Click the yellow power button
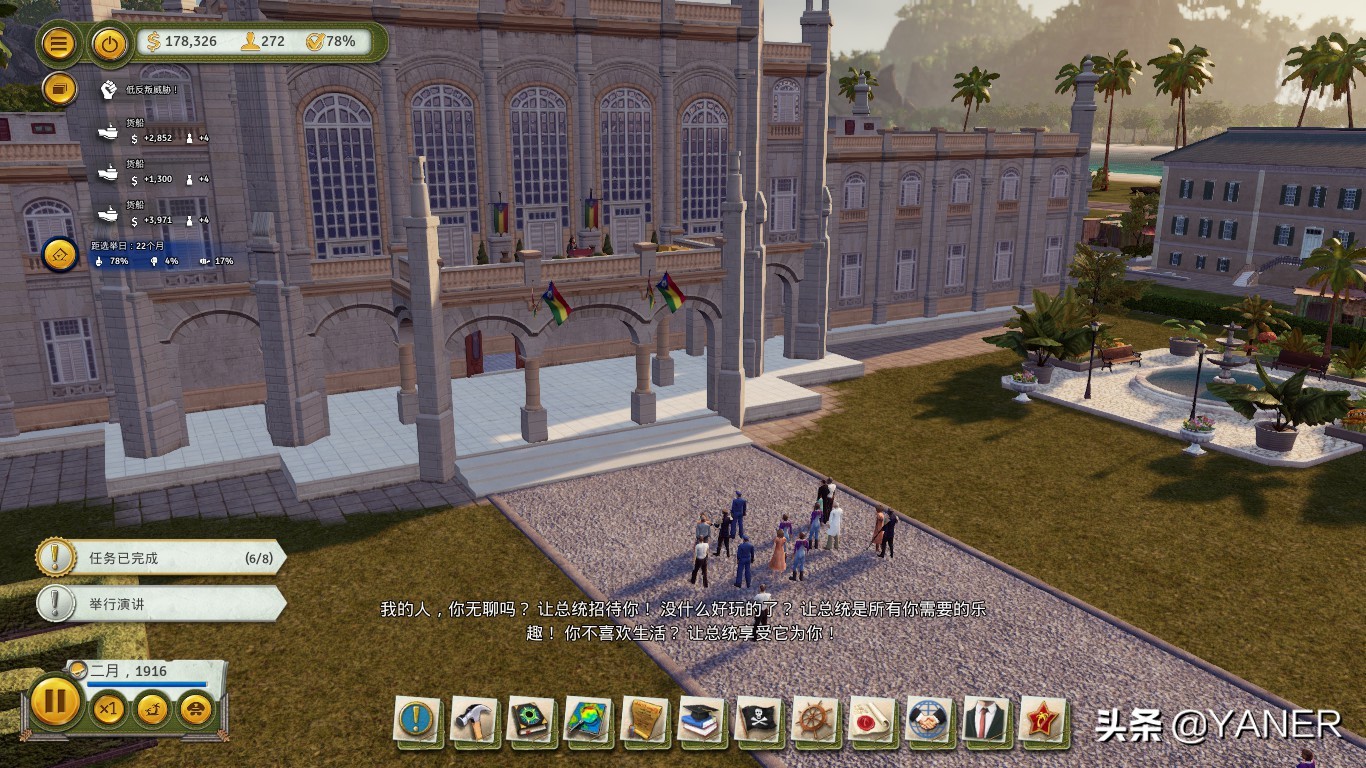This screenshot has width=1366, height=768. (109, 43)
